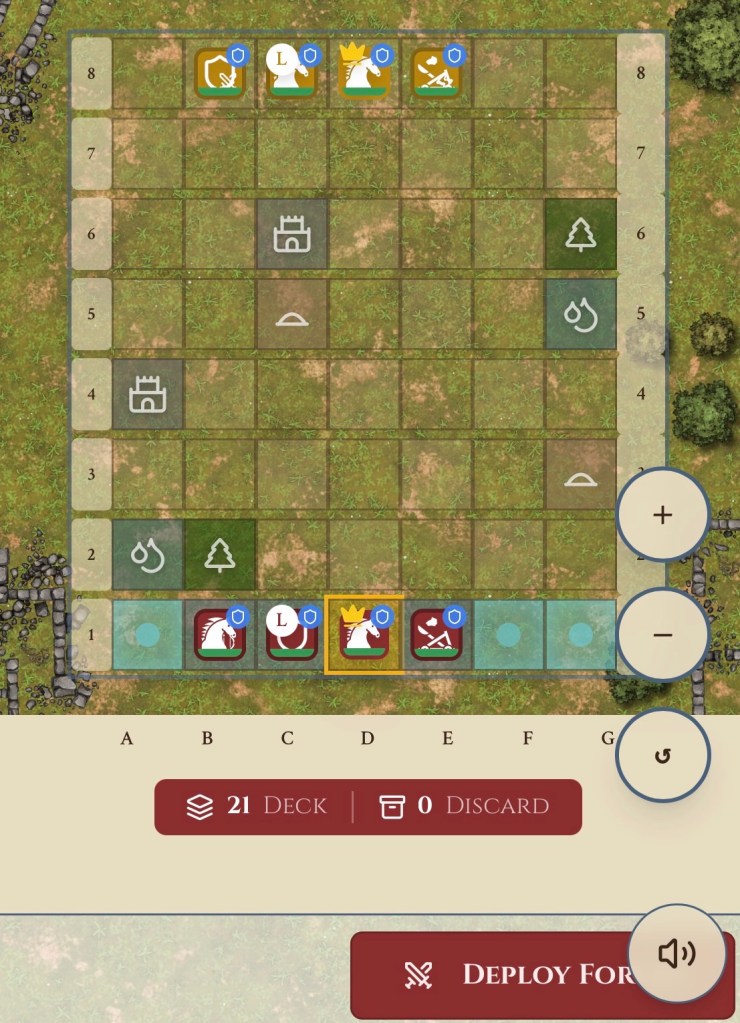The width and height of the screenshot is (740, 1023).
Task: Select the yellow shield-and-sword unit
Action: (220, 73)
